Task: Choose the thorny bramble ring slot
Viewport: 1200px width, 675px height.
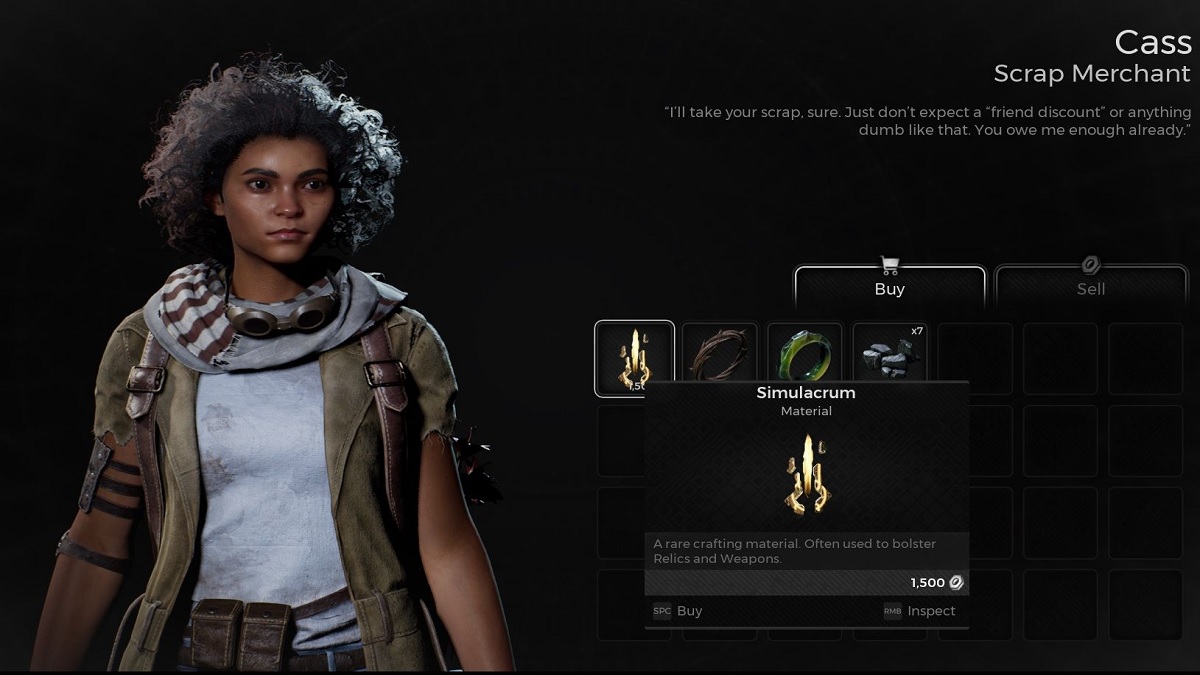Action: pyautogui.click(x=719, y=354)
